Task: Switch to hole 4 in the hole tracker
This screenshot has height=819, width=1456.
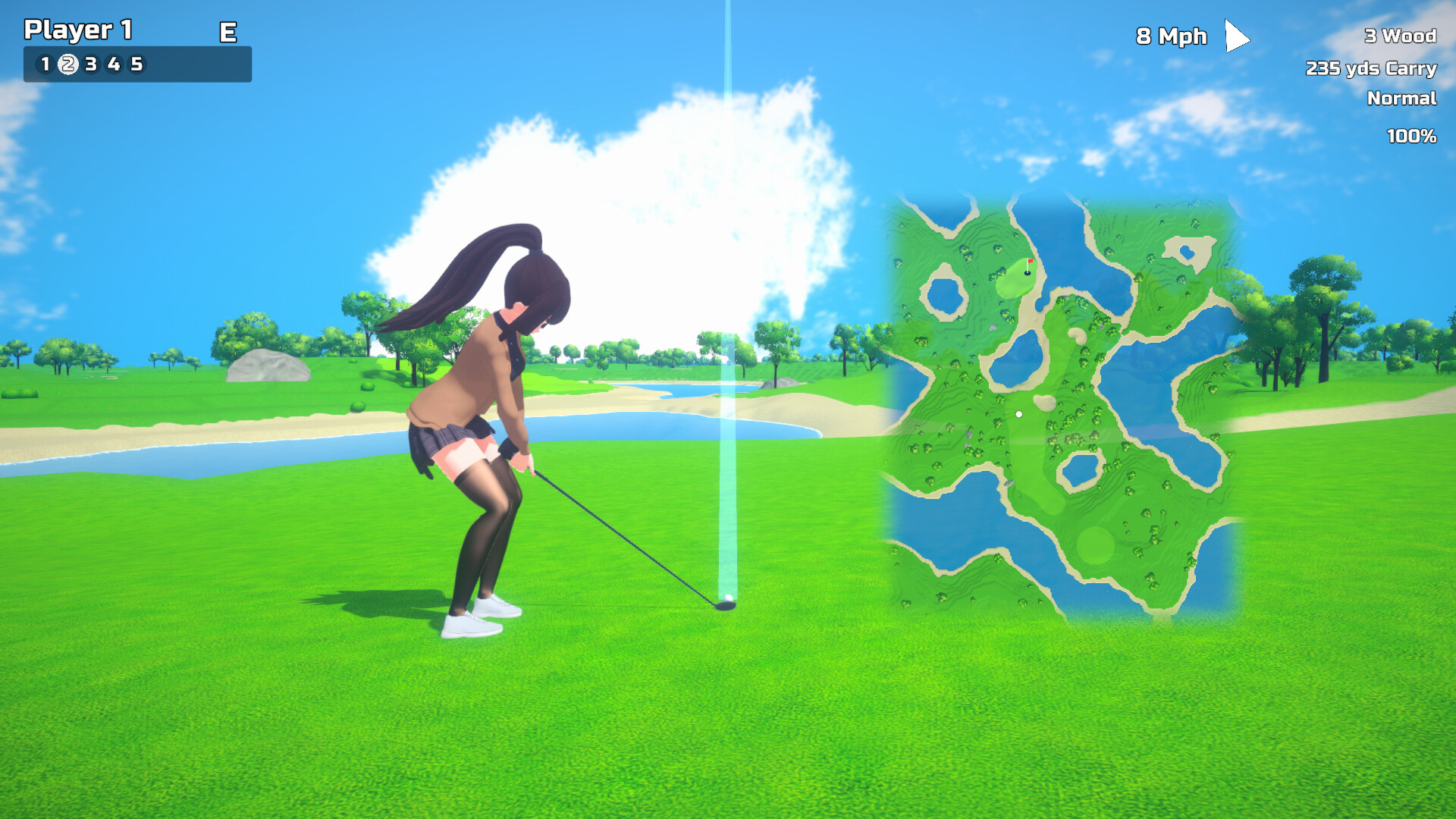Action: (x=113, y=65)
